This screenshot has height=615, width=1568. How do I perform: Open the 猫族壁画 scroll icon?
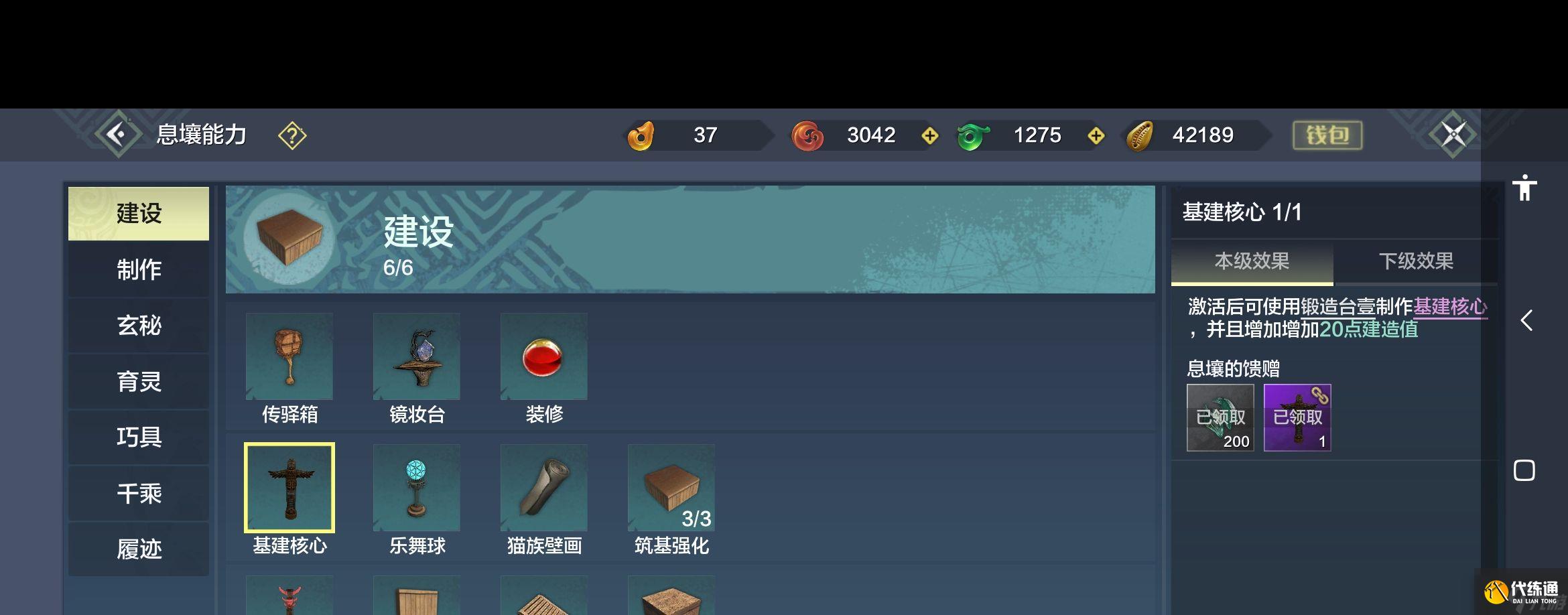coord(543,488)
